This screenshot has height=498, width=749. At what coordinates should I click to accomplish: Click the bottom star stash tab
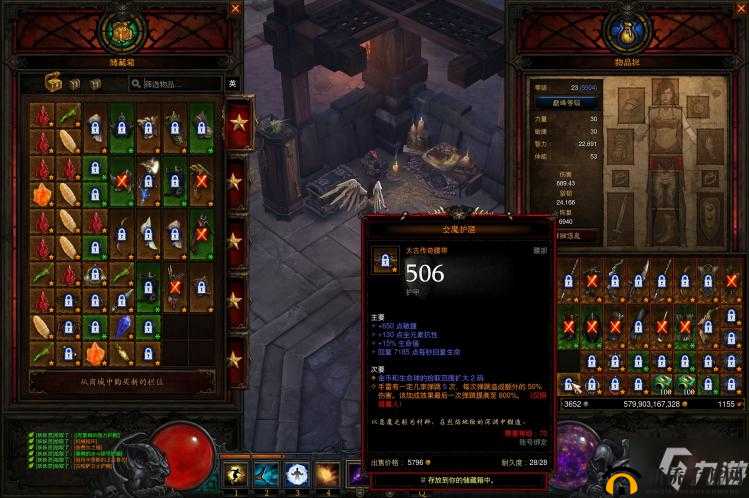[237, 357]
